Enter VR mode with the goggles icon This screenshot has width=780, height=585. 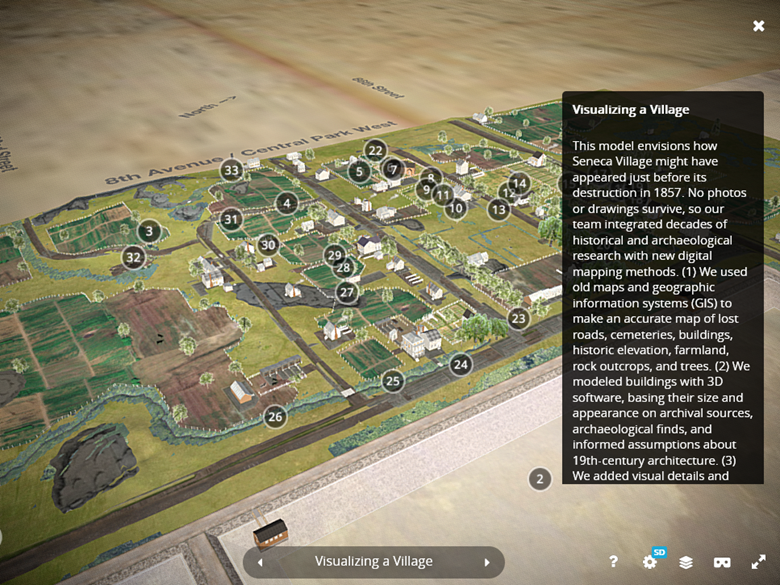[x=722, y=562]
